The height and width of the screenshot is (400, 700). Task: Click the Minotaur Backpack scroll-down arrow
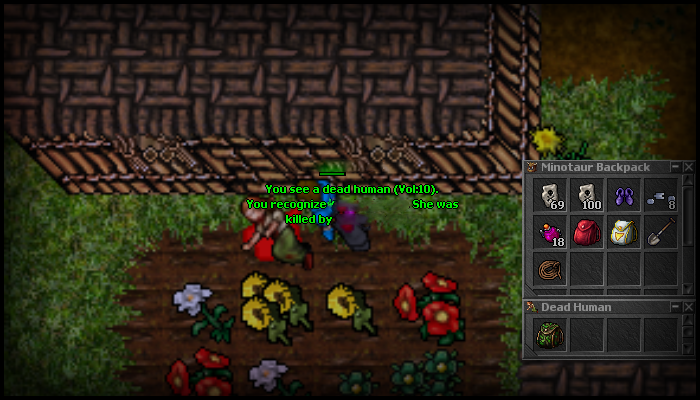[688, 290]
